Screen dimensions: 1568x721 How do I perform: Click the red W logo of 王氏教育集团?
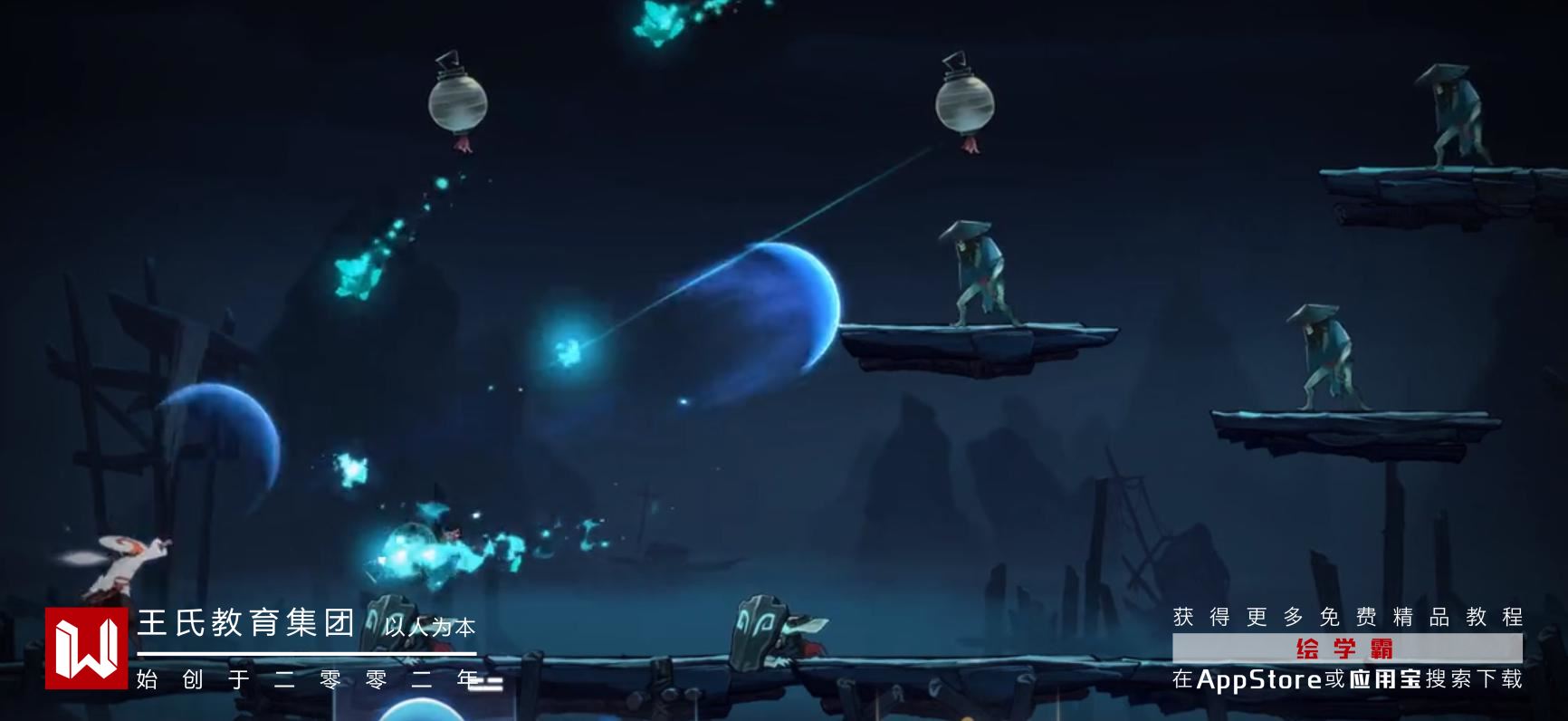86,648
